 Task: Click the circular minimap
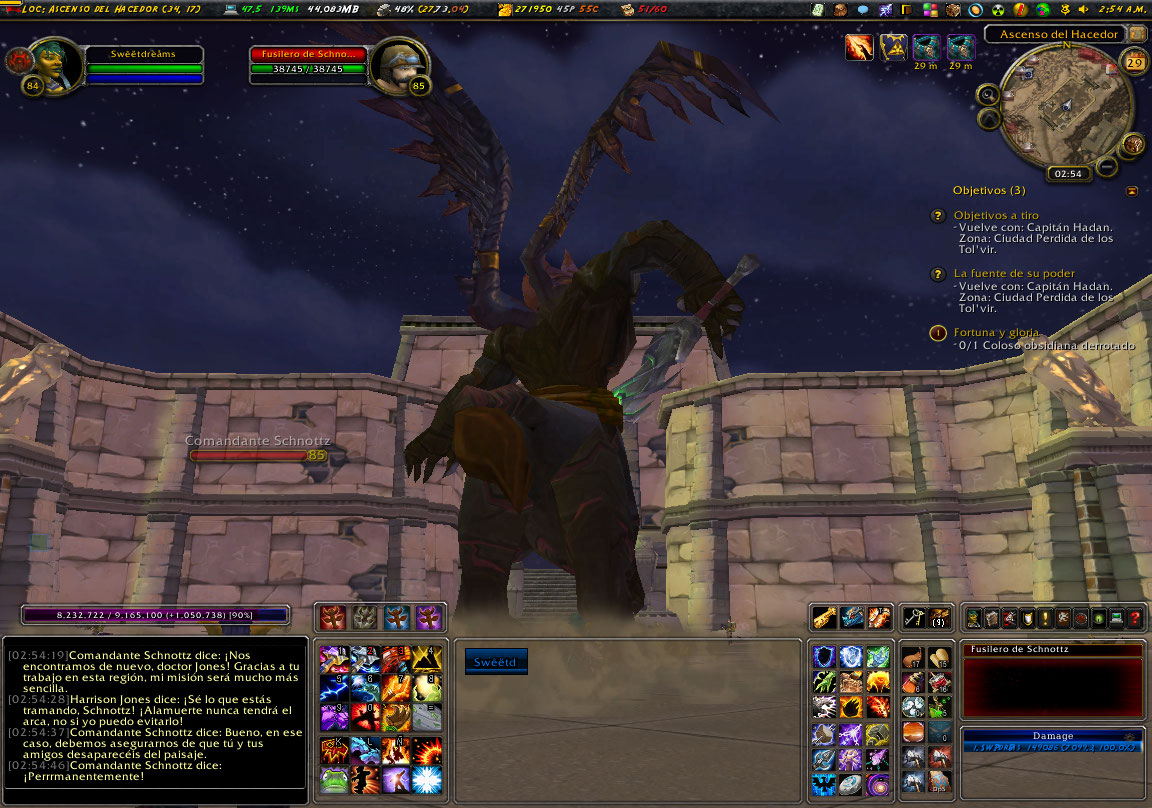[1066, 105]
